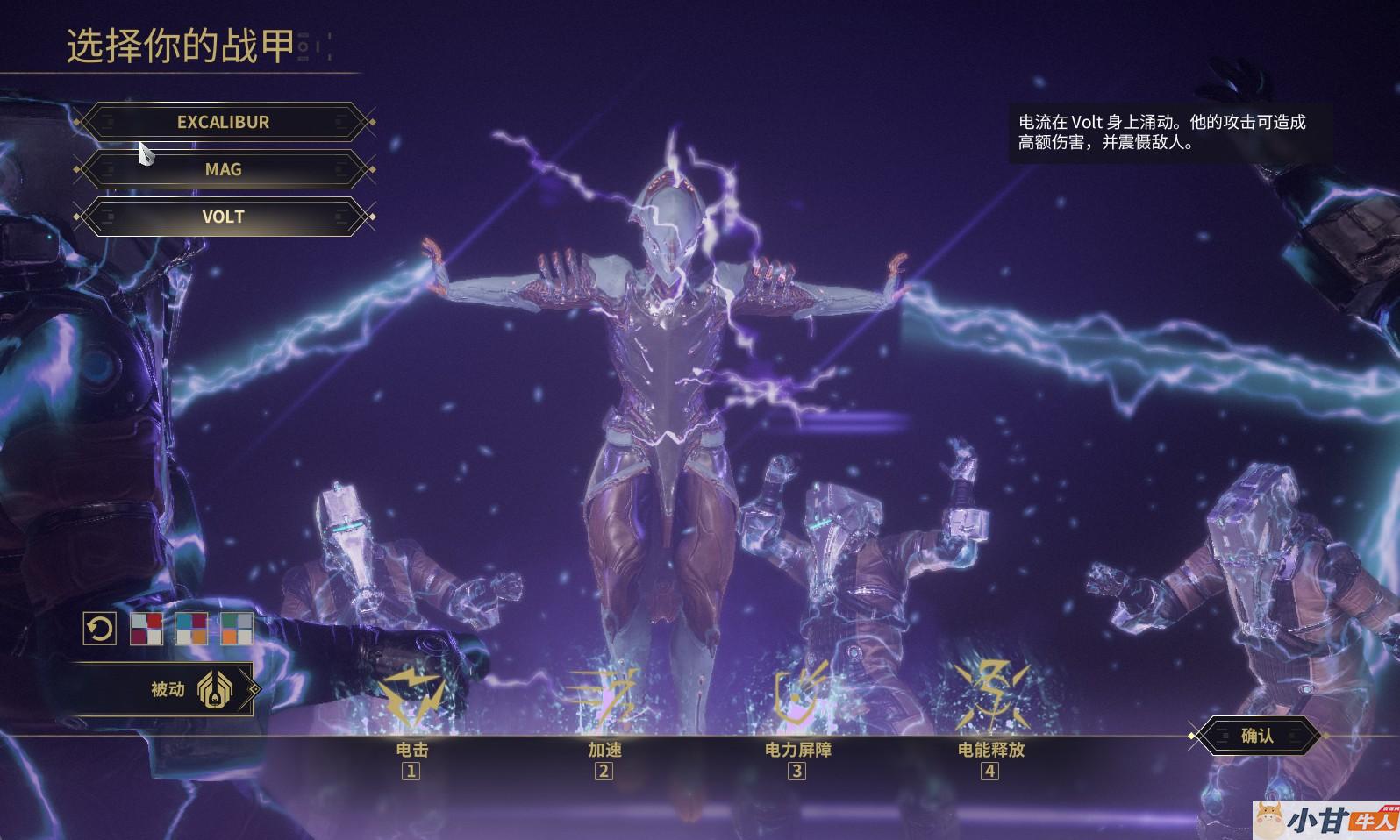Apply the green and orange color palette
Viewport: 1400px width, 840px height.
(x=237, y=629)
